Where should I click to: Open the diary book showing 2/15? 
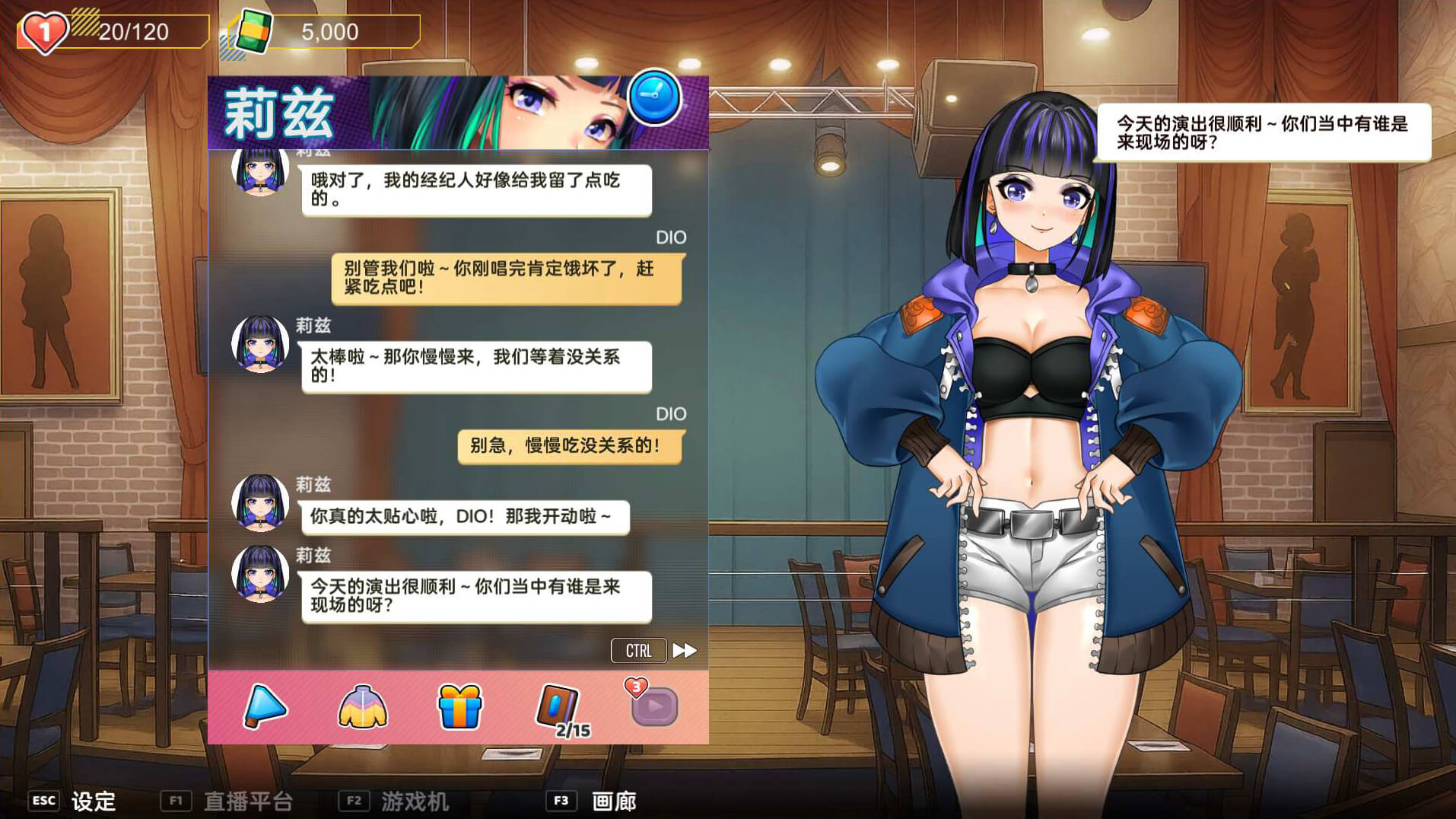pyautogui.click(x=559, y=708)
